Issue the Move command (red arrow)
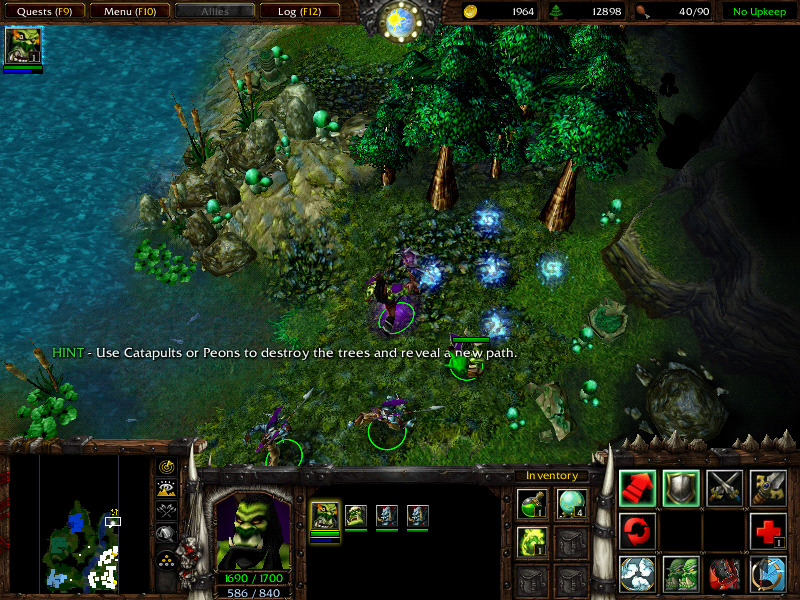The width and height of the screenshot is (800, 600). click(x=637, y=488)
